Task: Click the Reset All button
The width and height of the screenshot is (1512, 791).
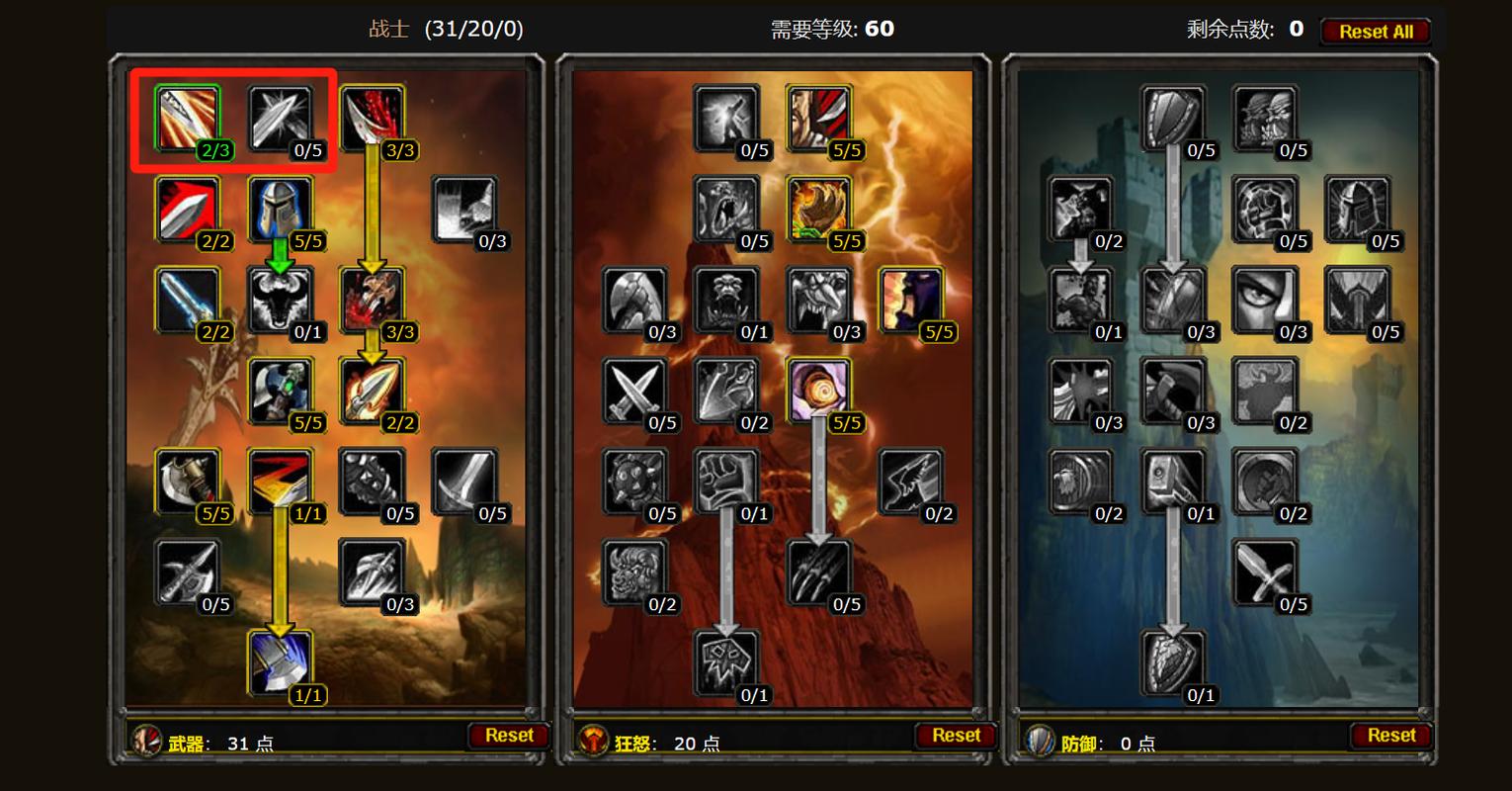Action: point(1375,31)
